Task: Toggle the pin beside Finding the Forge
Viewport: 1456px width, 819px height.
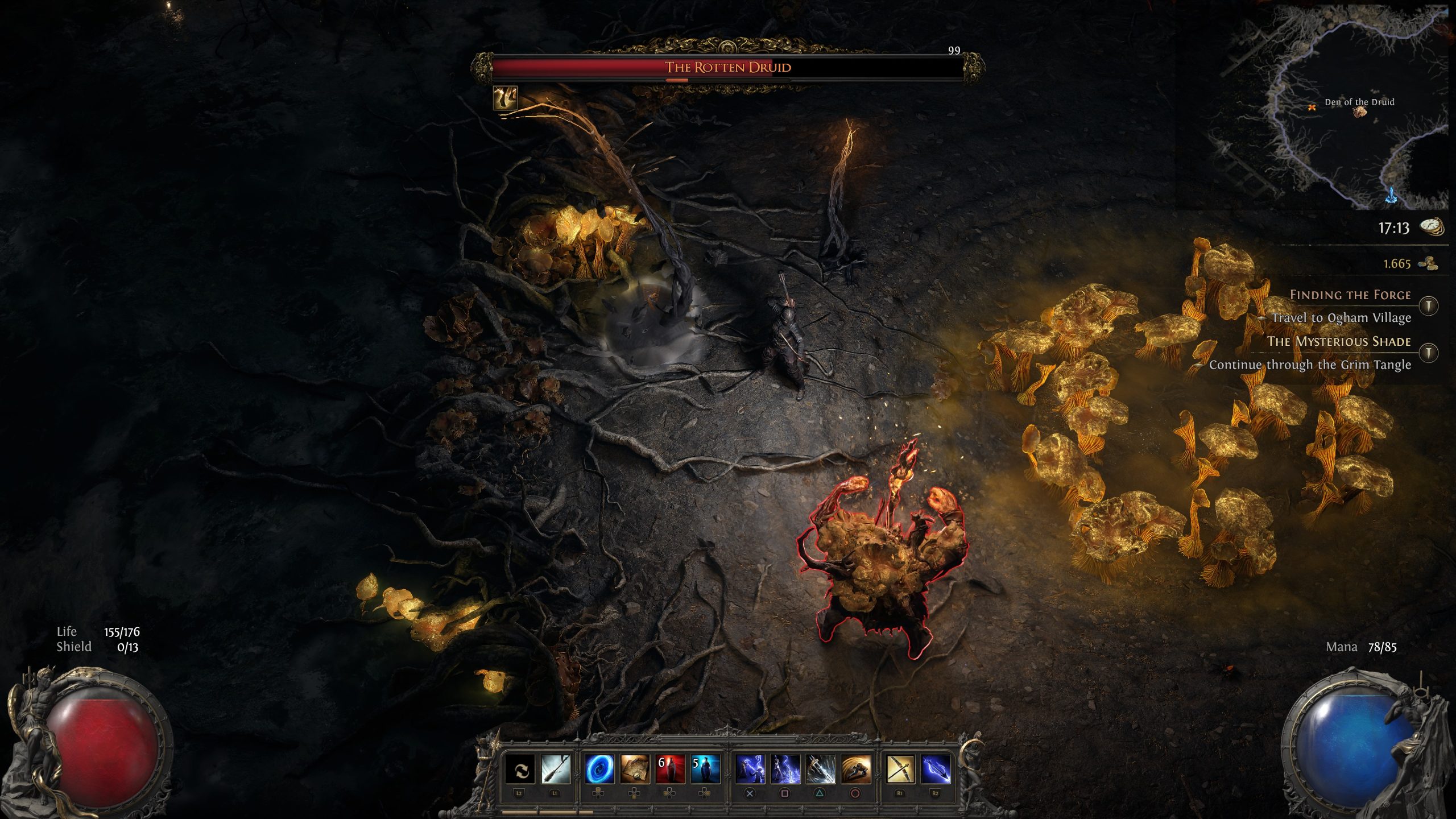Action: coord(1428,306)
